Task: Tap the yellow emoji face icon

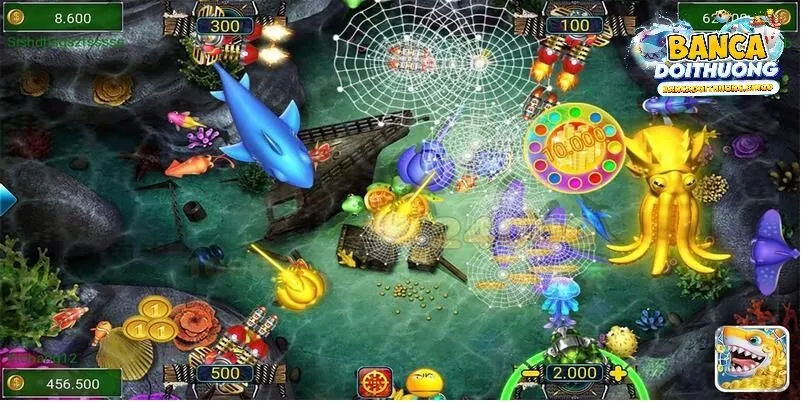Action: pyautogui.click(x=424, y=384)
